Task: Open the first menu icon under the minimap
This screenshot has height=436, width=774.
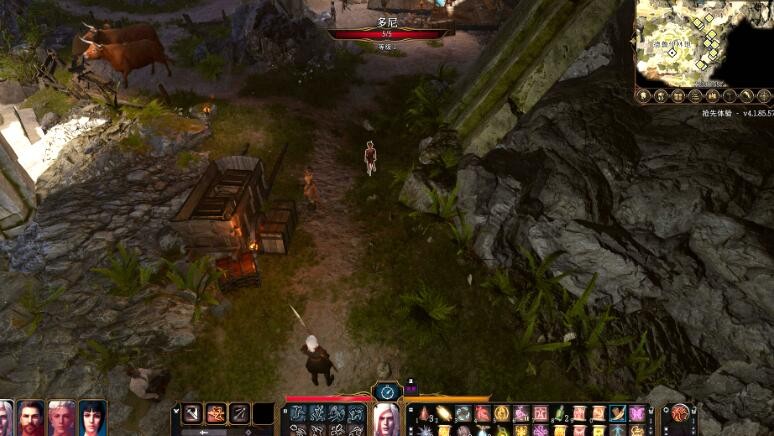Action: pos(645,96)
